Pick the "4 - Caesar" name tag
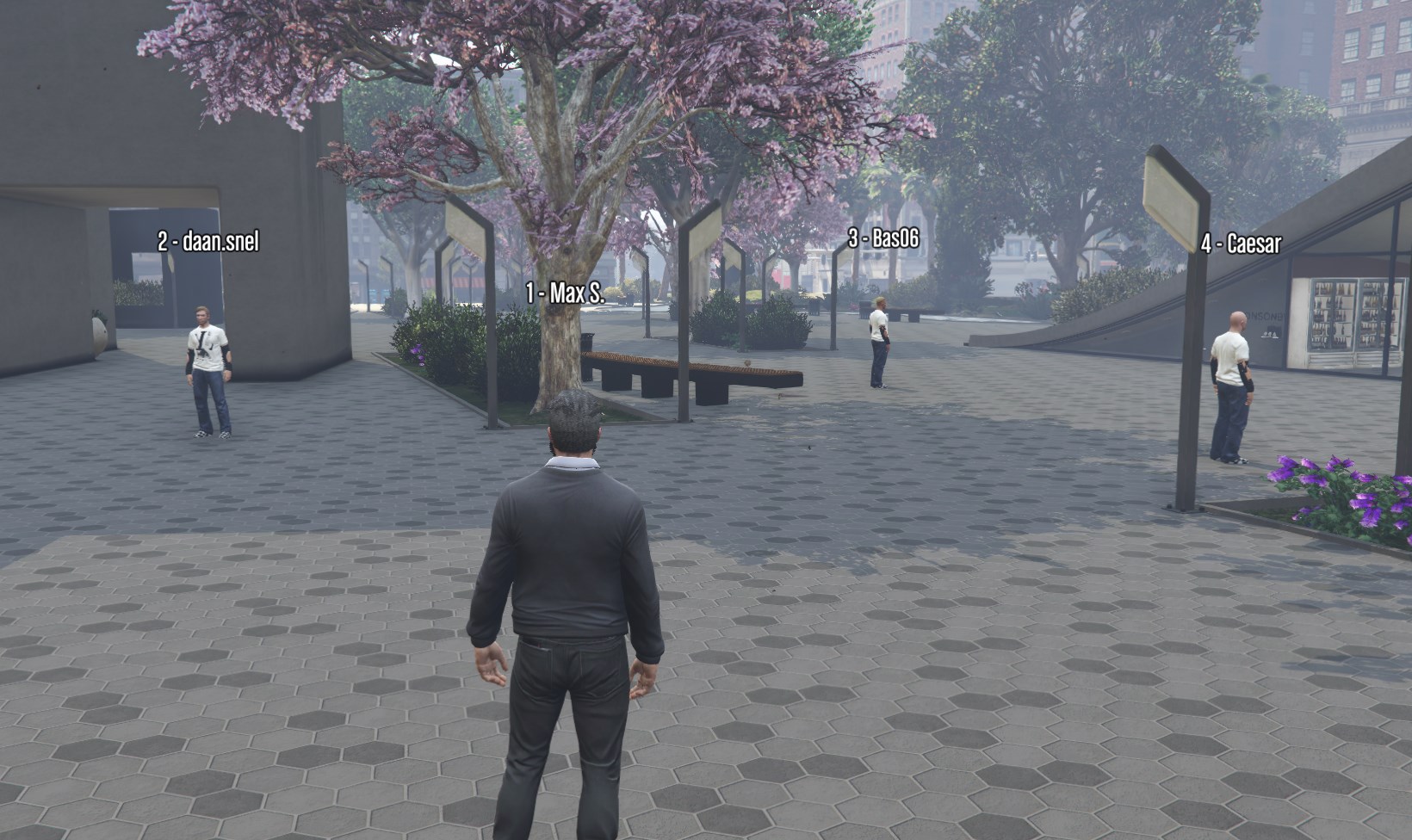Viewport: 1412px width, 840px height. pos(1241,244)
